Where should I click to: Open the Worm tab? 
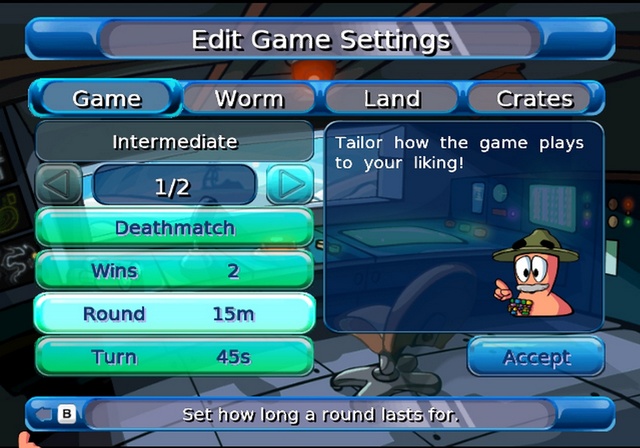point(249,99)
